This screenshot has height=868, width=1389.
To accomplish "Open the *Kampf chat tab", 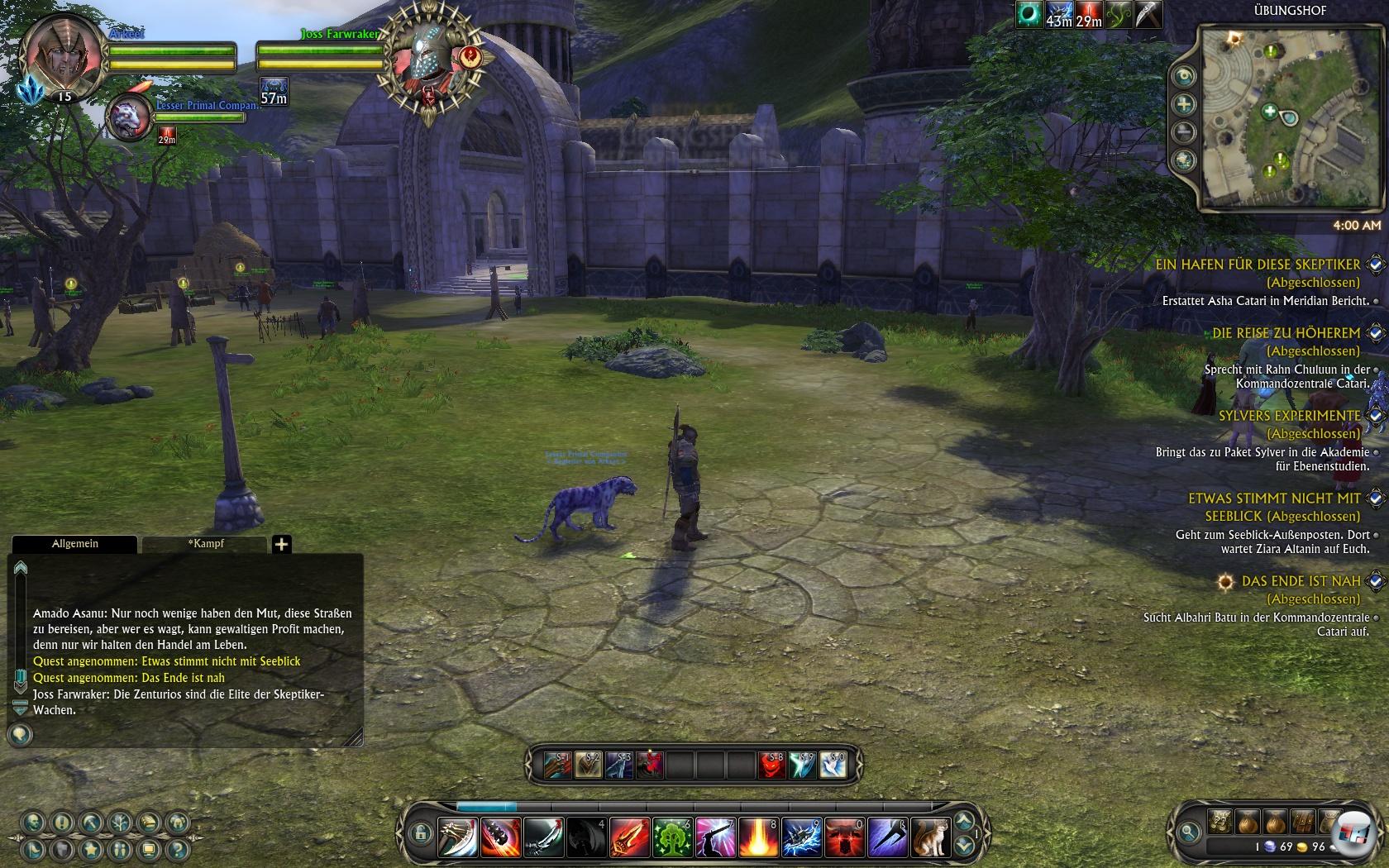I will coord(205,544).
